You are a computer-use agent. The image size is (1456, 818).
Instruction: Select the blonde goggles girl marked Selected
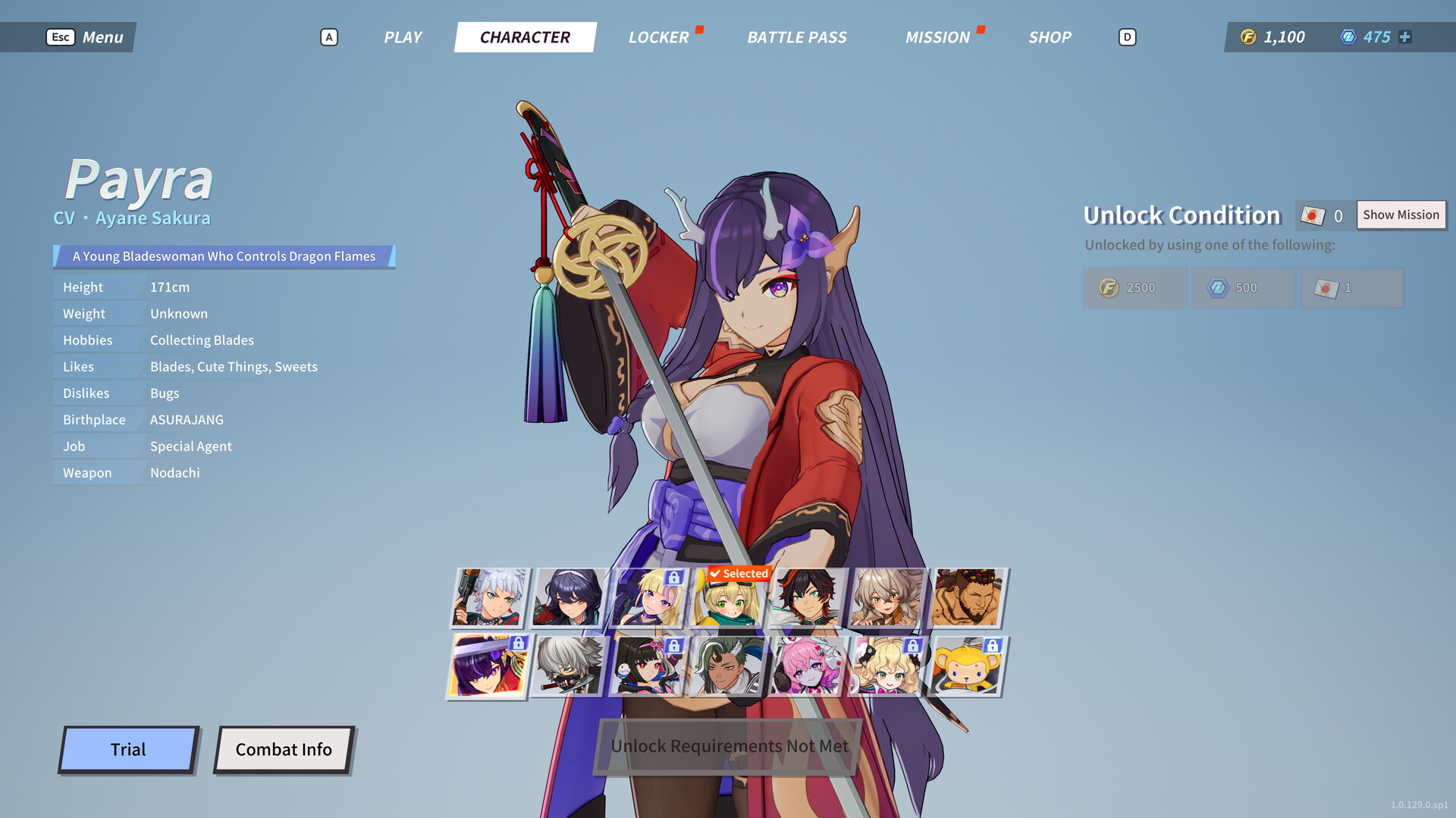click(726, 600)
